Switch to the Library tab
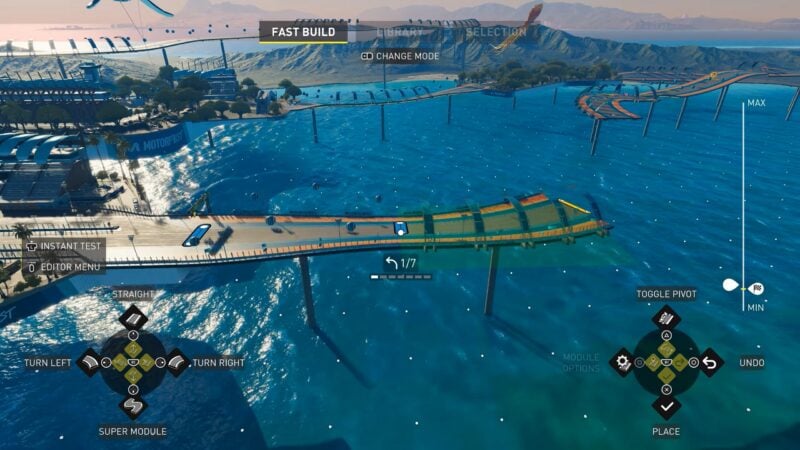The image size is (800, 450). 400,32
